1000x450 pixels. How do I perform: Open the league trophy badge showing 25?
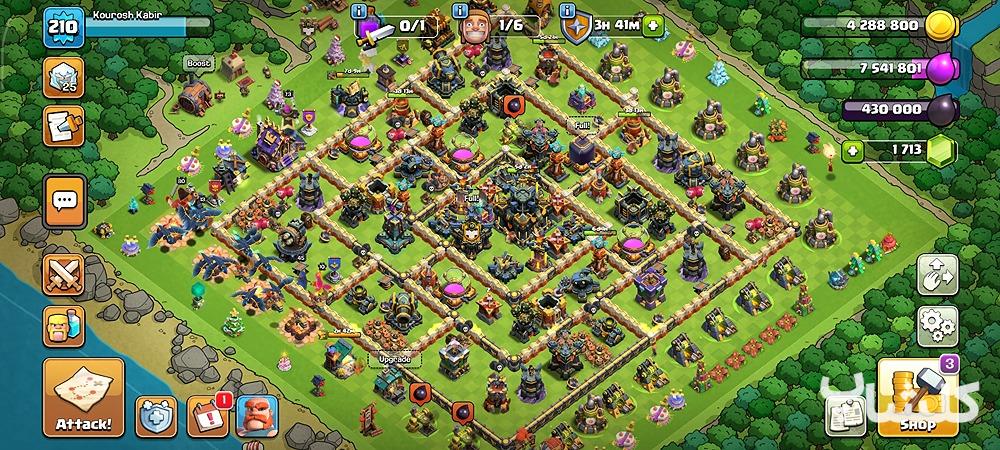(x=62, y=78)
